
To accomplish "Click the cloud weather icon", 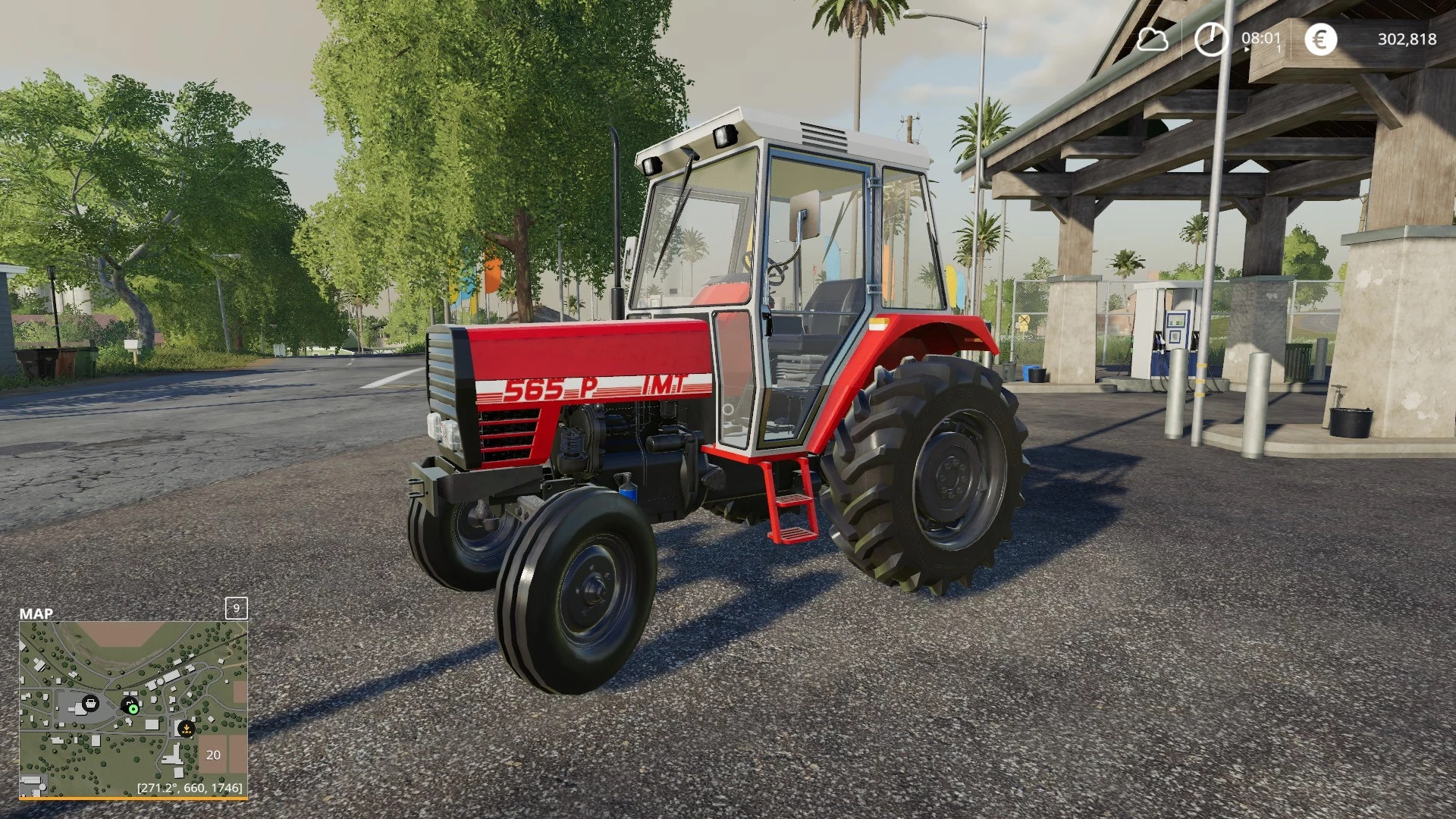I will point(1153,39).
